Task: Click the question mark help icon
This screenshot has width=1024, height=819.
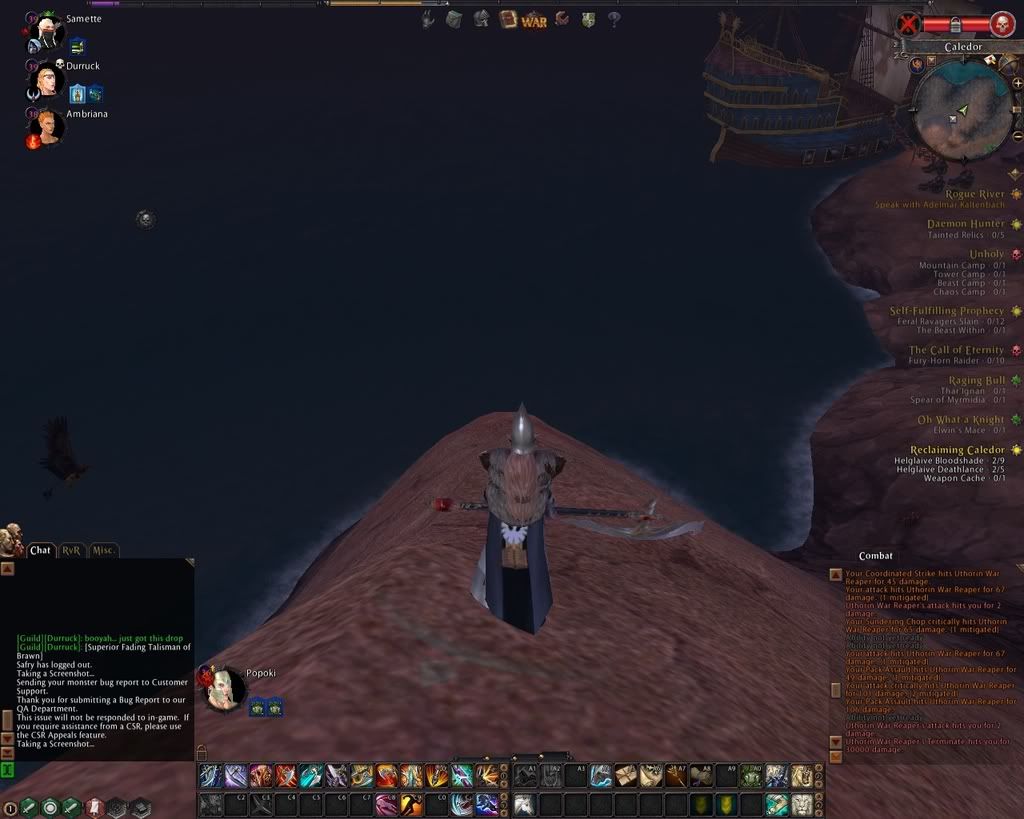Action: [614, 19]
